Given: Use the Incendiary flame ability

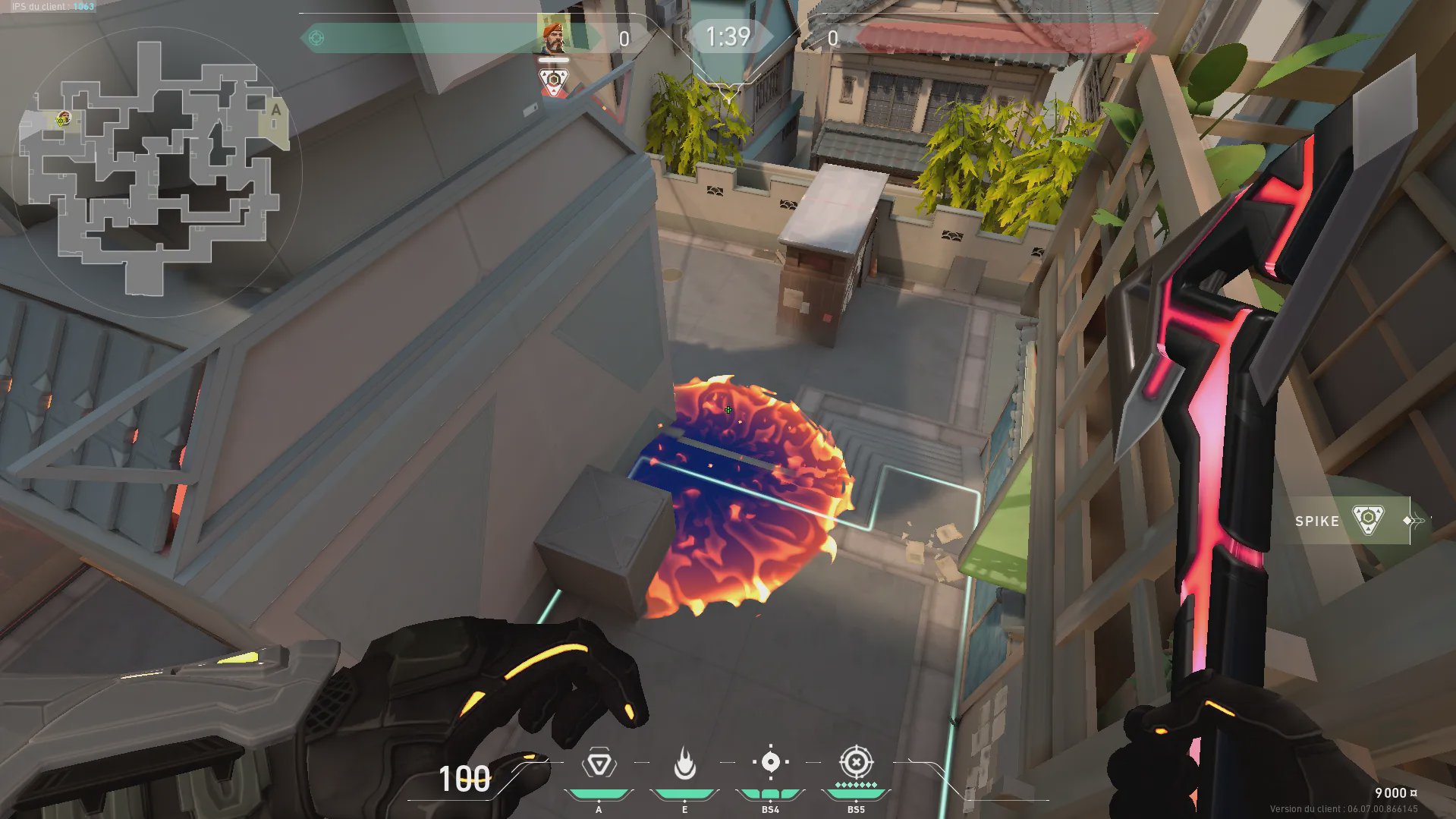Looking at the screenshot, I should tap(684, 764).
